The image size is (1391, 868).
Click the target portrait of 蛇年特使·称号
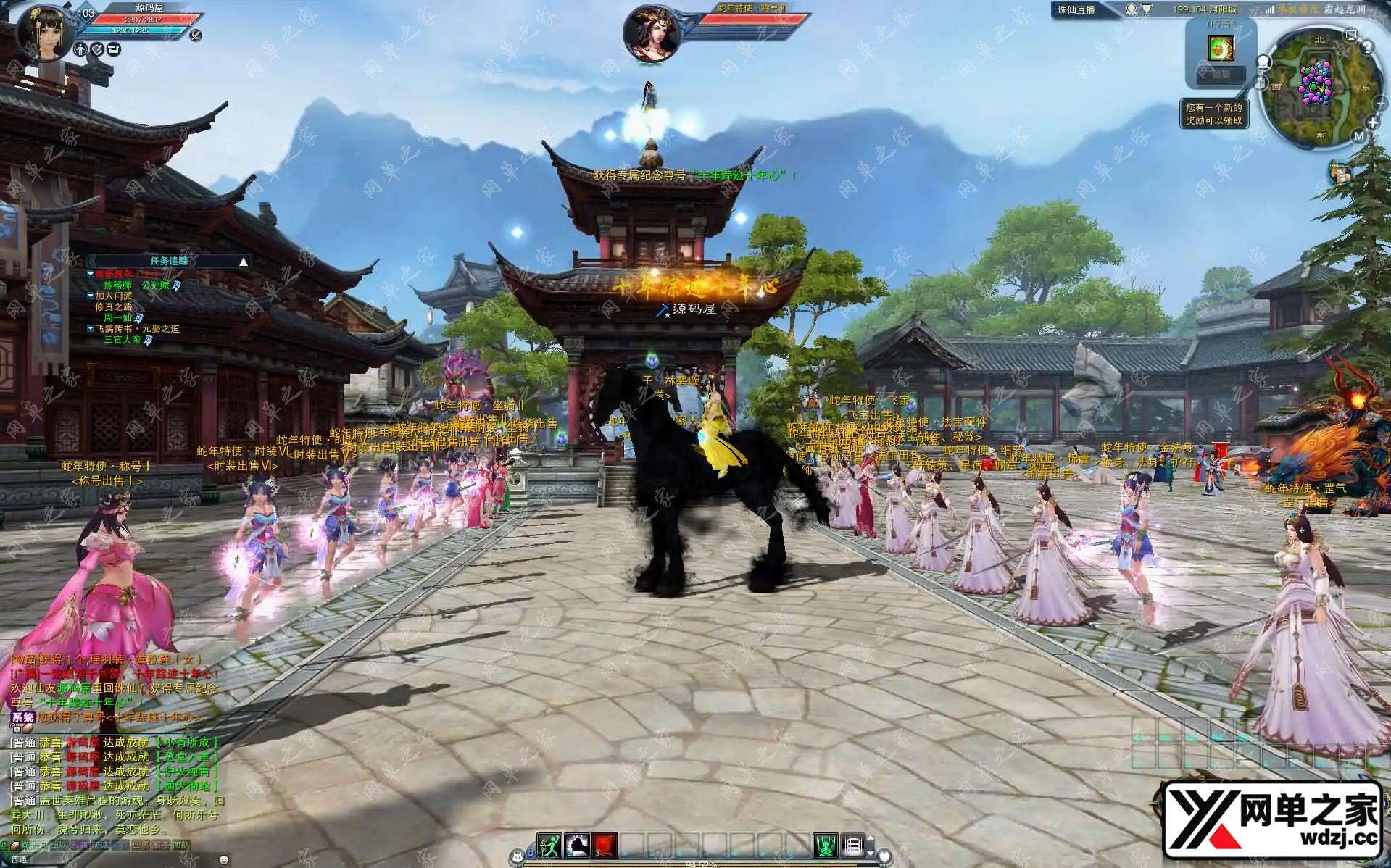click(652, 33)
